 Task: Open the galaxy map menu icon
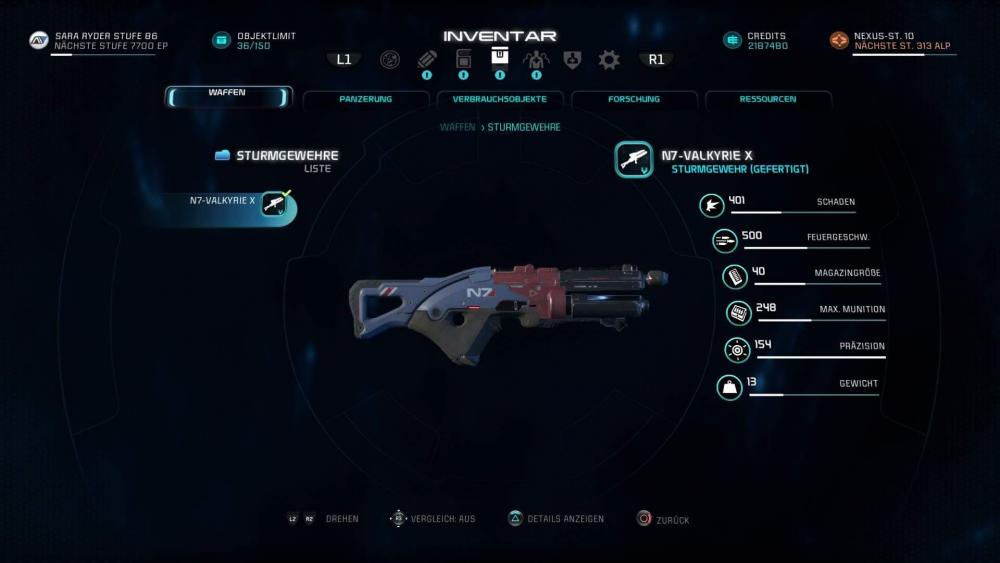tap(390, 60)
